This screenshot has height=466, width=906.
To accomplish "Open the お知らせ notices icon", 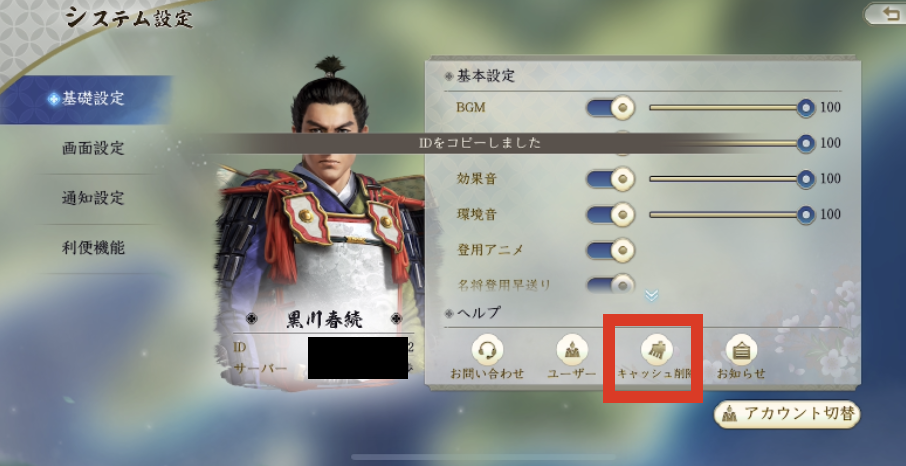I will coord(741,356).
